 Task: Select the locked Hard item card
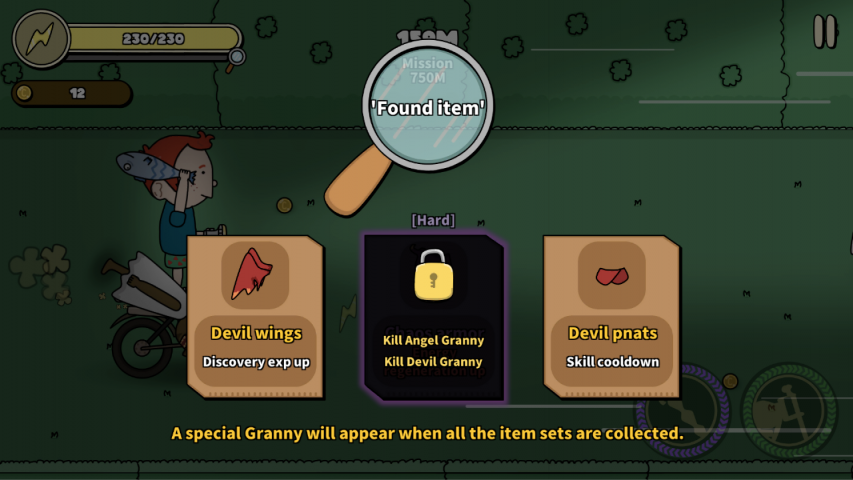(x=433, y=315)
